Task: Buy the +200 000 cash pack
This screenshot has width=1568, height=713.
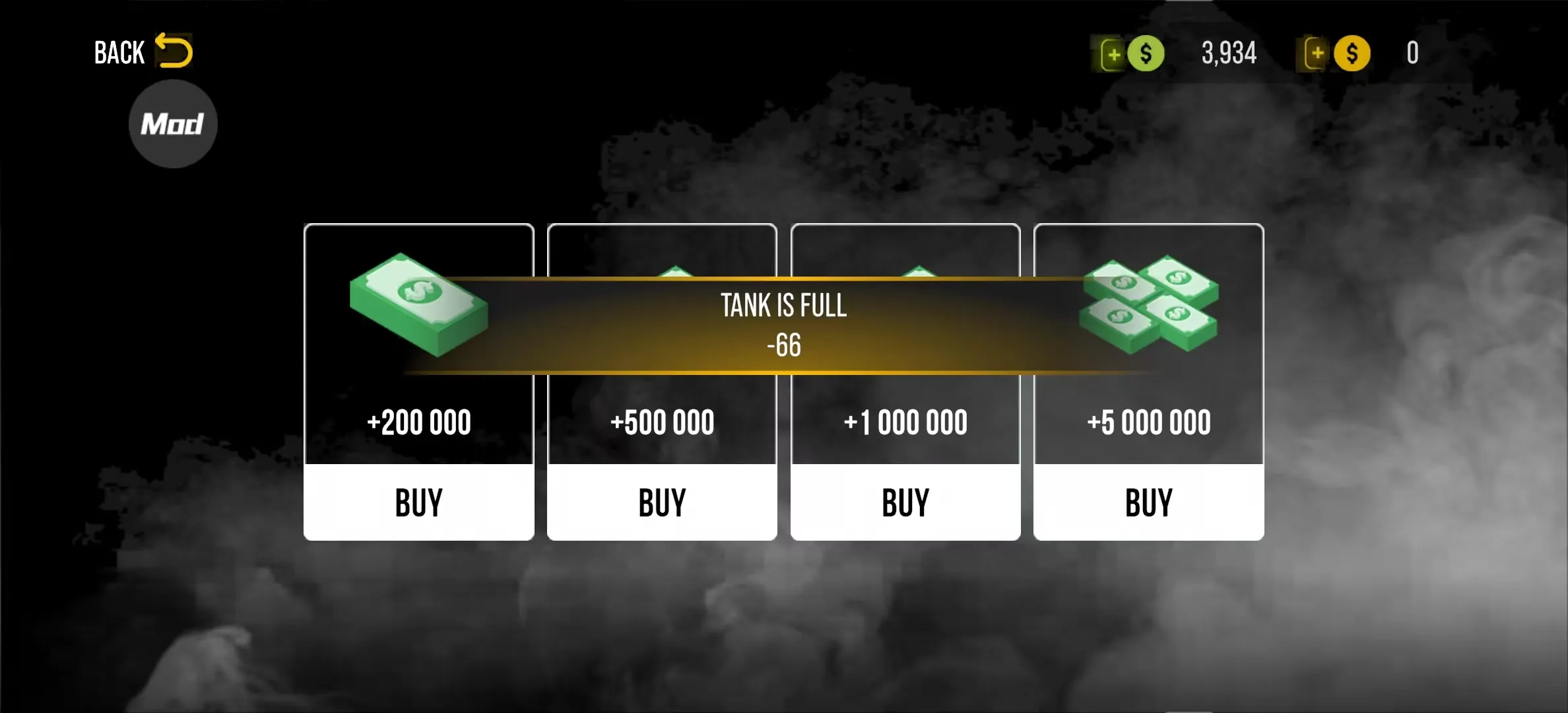Action: click(x=419, y=502)
